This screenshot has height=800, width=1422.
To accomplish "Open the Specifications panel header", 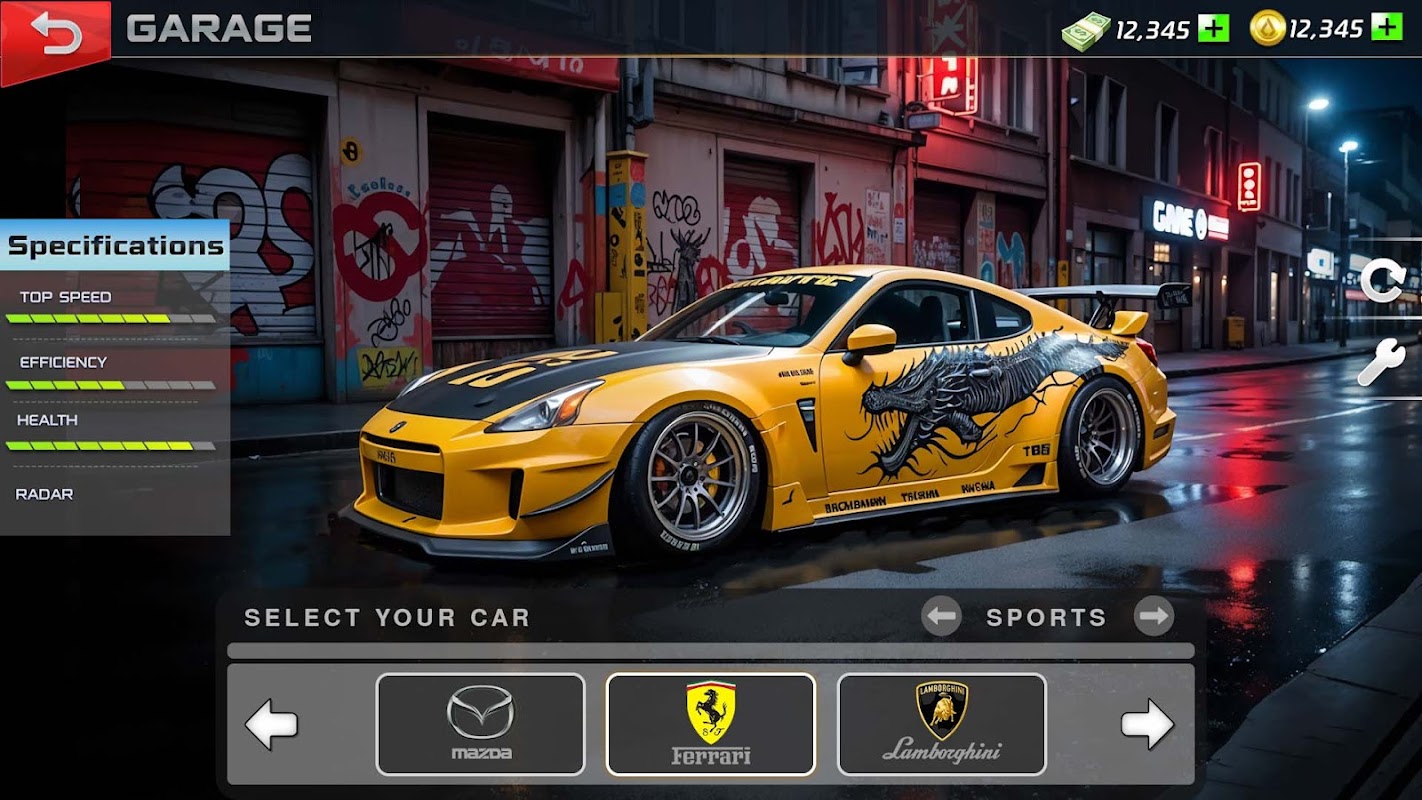I will 115,246.
